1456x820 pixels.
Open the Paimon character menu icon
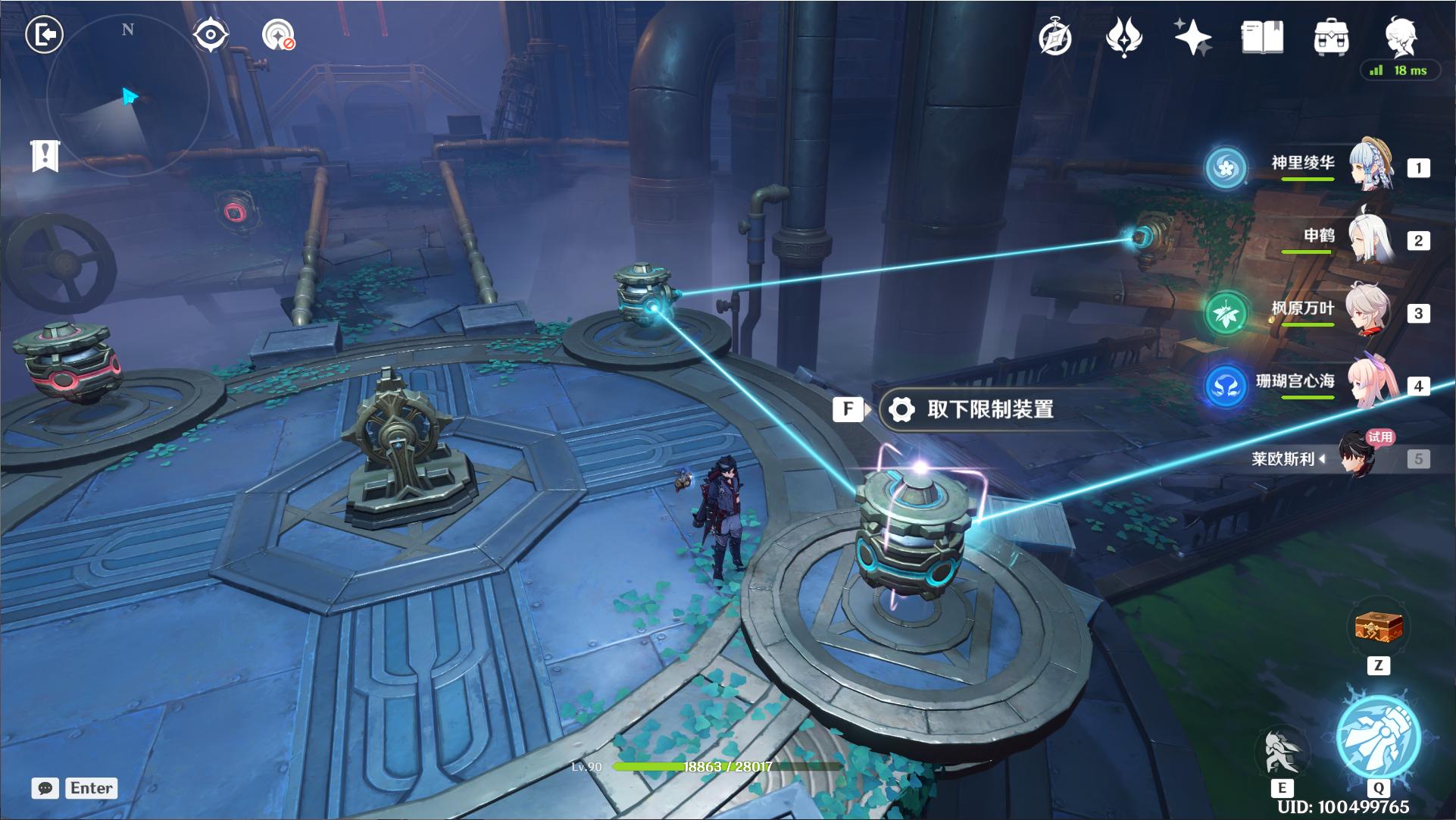1400,37
